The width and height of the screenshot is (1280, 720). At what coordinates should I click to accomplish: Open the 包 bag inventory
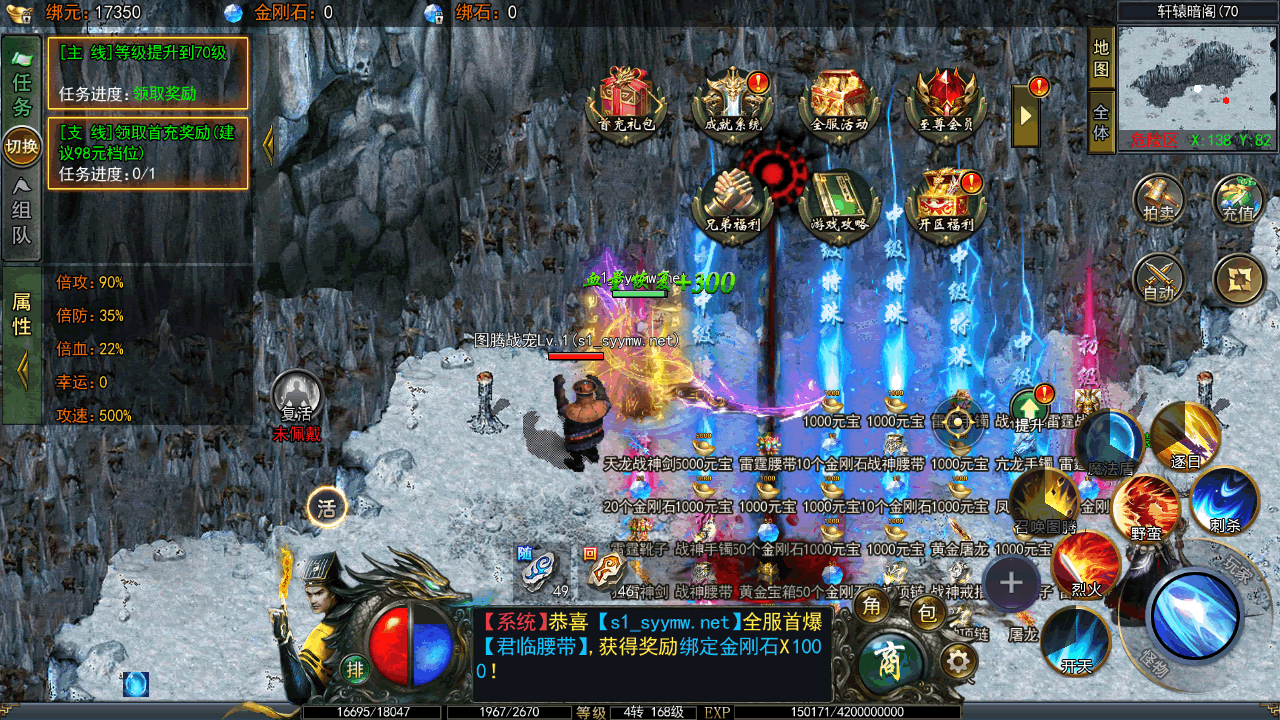[927, 612]
